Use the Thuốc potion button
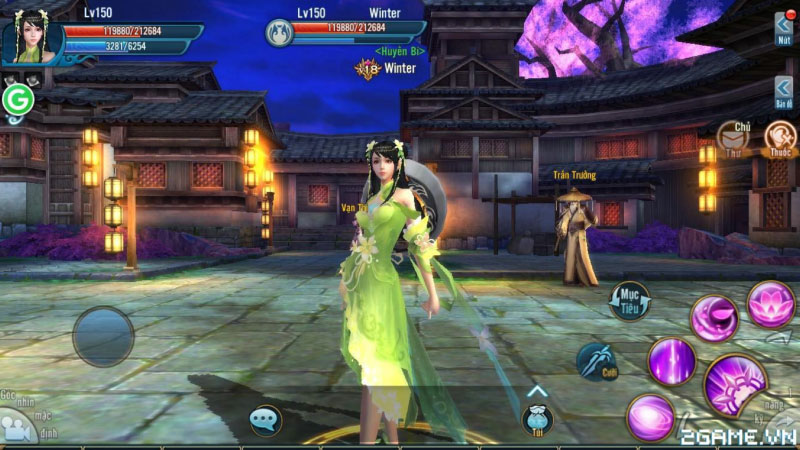Screen dimensions: 800x450 pyautogui.click(x=779, y=138)
